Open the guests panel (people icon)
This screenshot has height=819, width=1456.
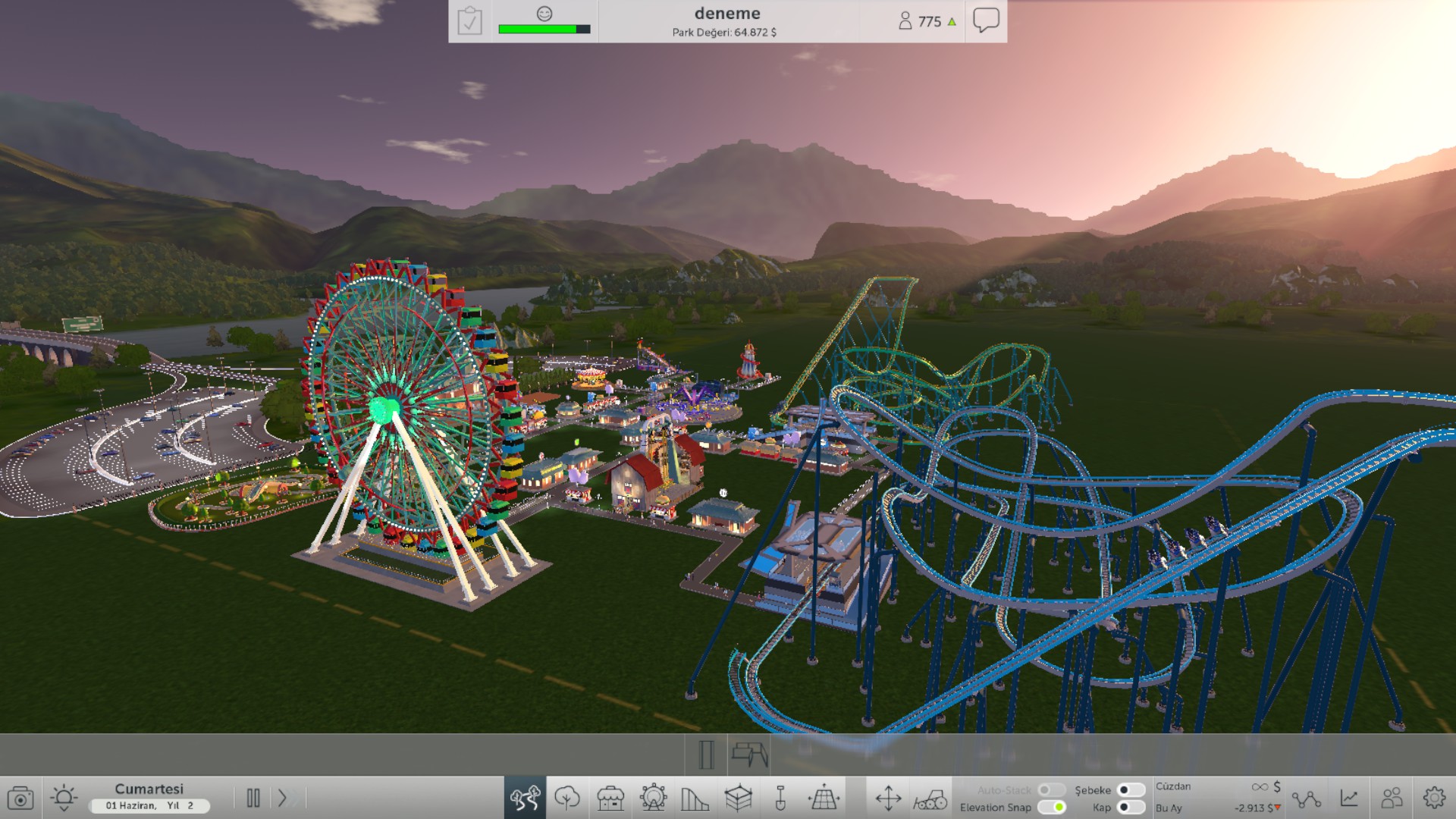pos(1392,797)
